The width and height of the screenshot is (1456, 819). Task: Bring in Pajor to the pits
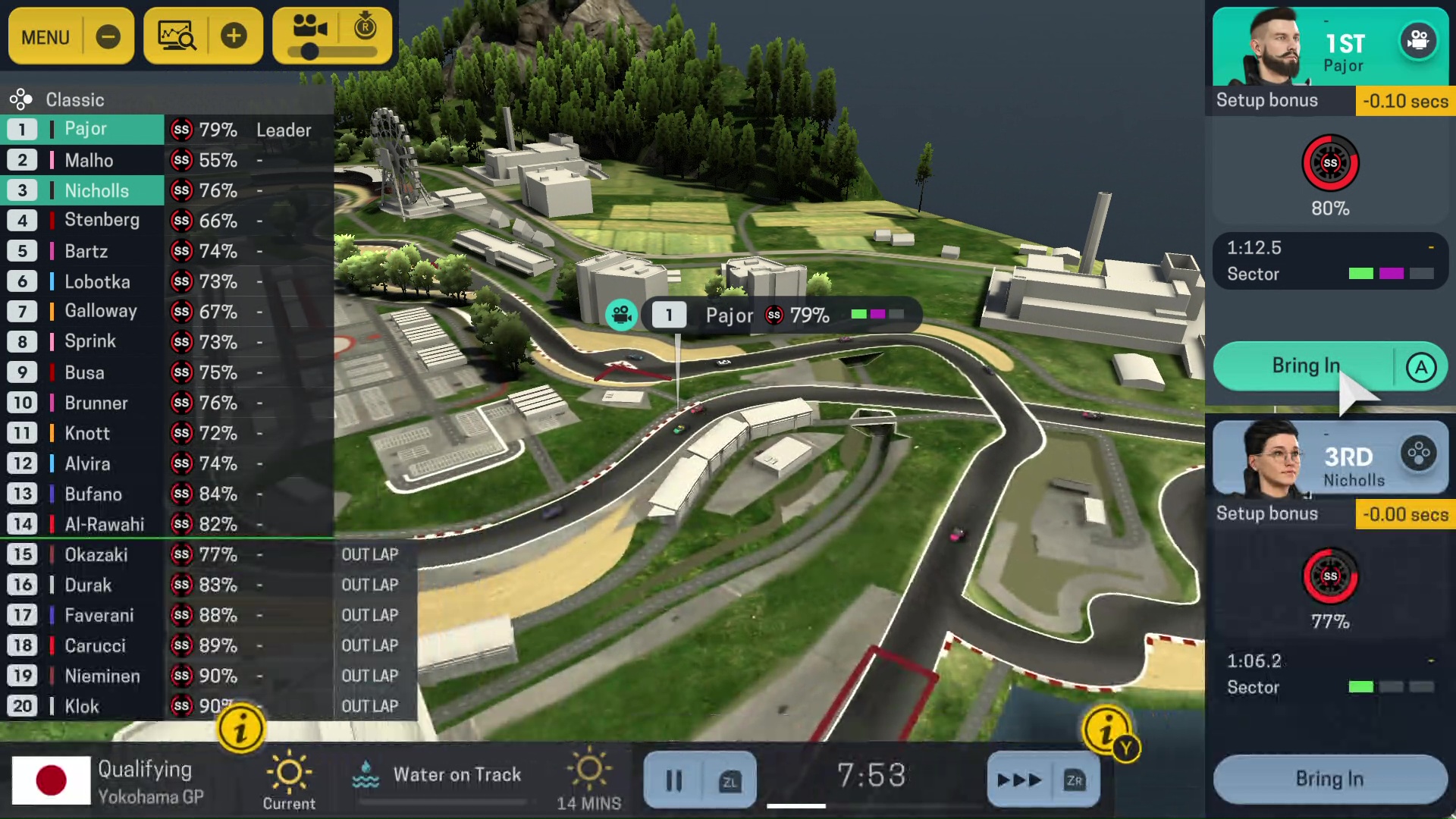[x=1305, y=366]
